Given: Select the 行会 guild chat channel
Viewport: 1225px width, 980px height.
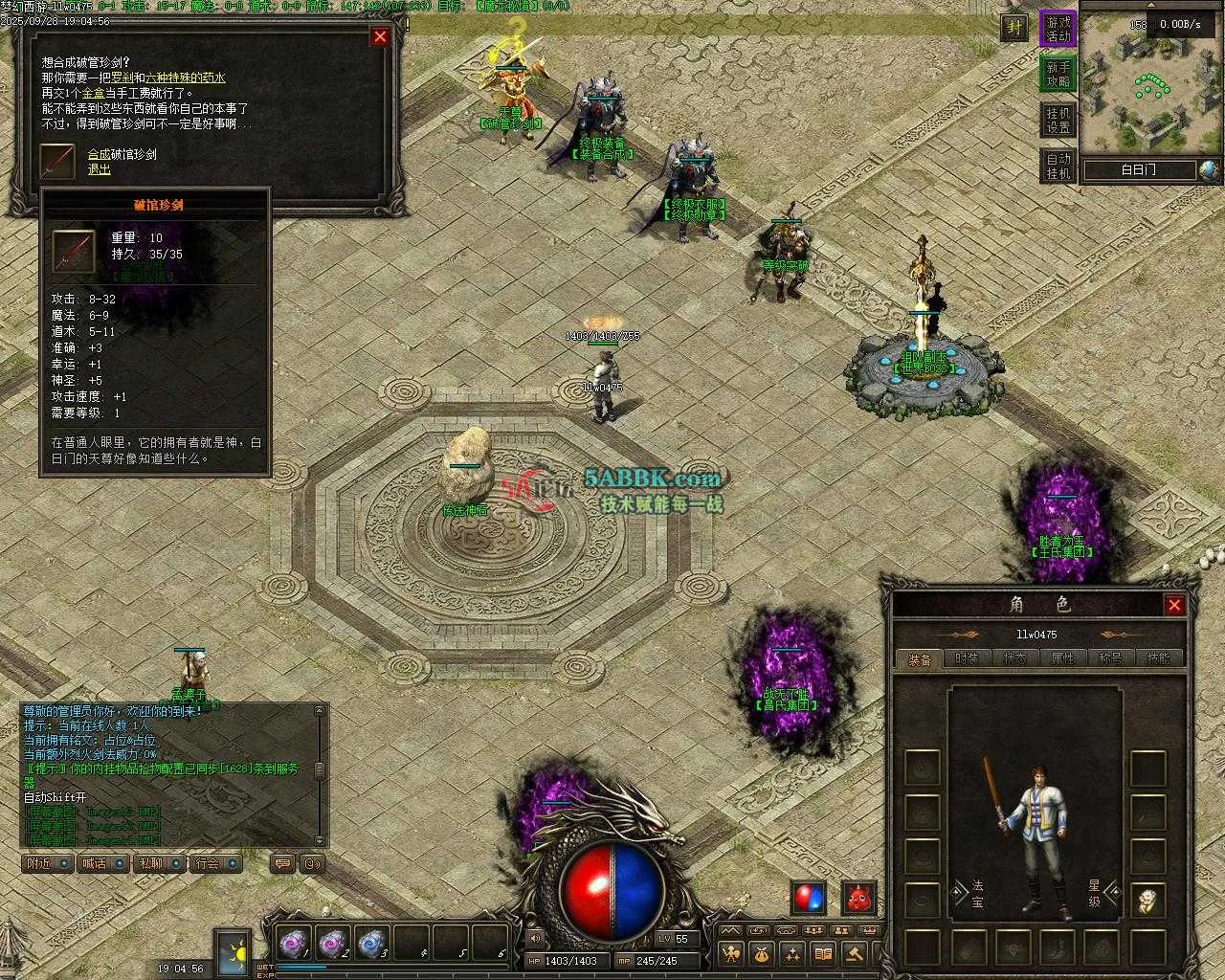Looking at the screenshot, I should coord(214,863).
